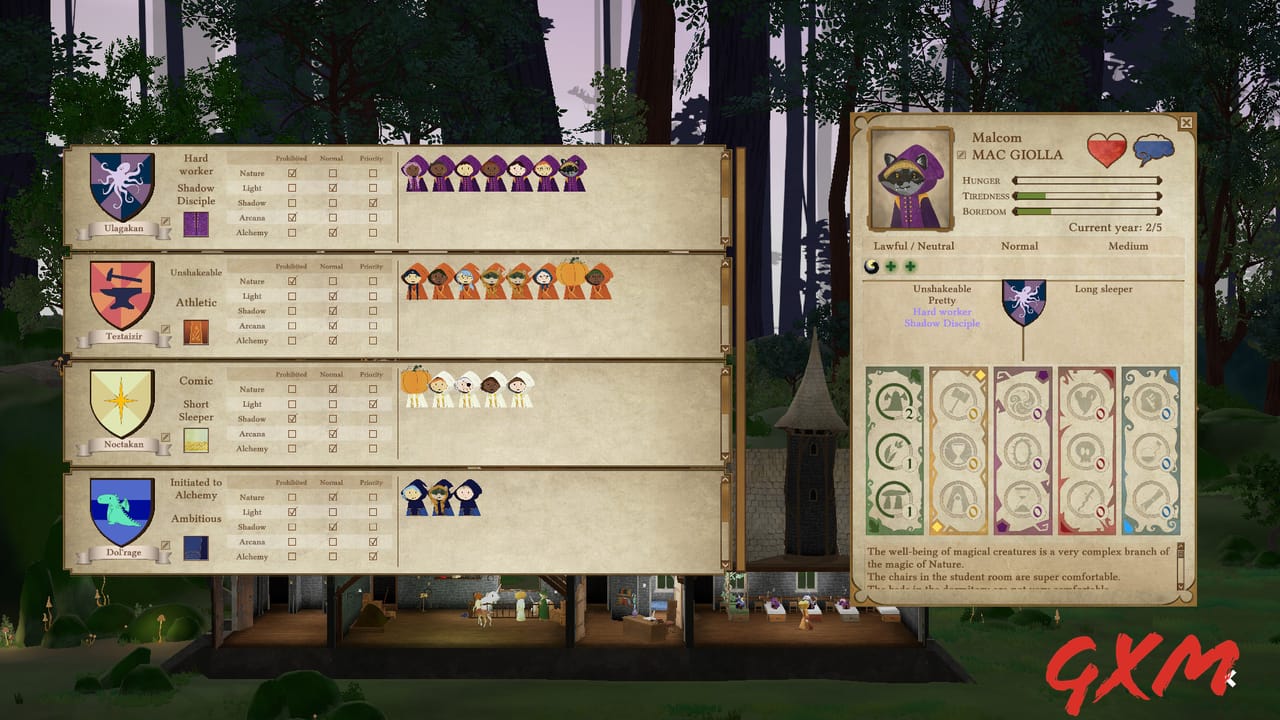
Task: Enable Priority for Shadow in Ulagakan house
Action: coord(373,203)
